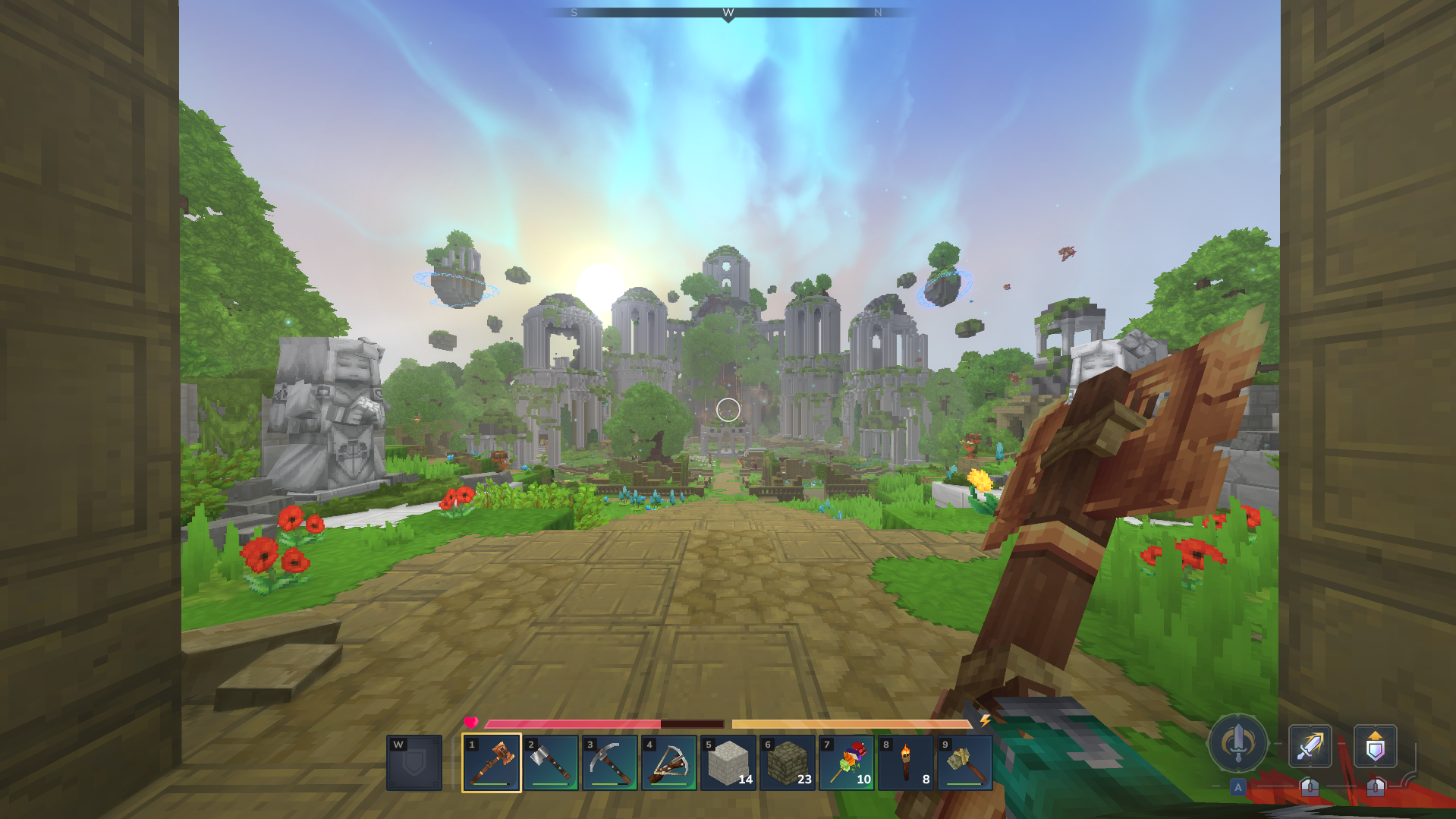Viewport: 1456px width, 819px height.
Task: Equip the pickaxe from the hotbar
Action: pyautogui.click(x=609, y=762)
